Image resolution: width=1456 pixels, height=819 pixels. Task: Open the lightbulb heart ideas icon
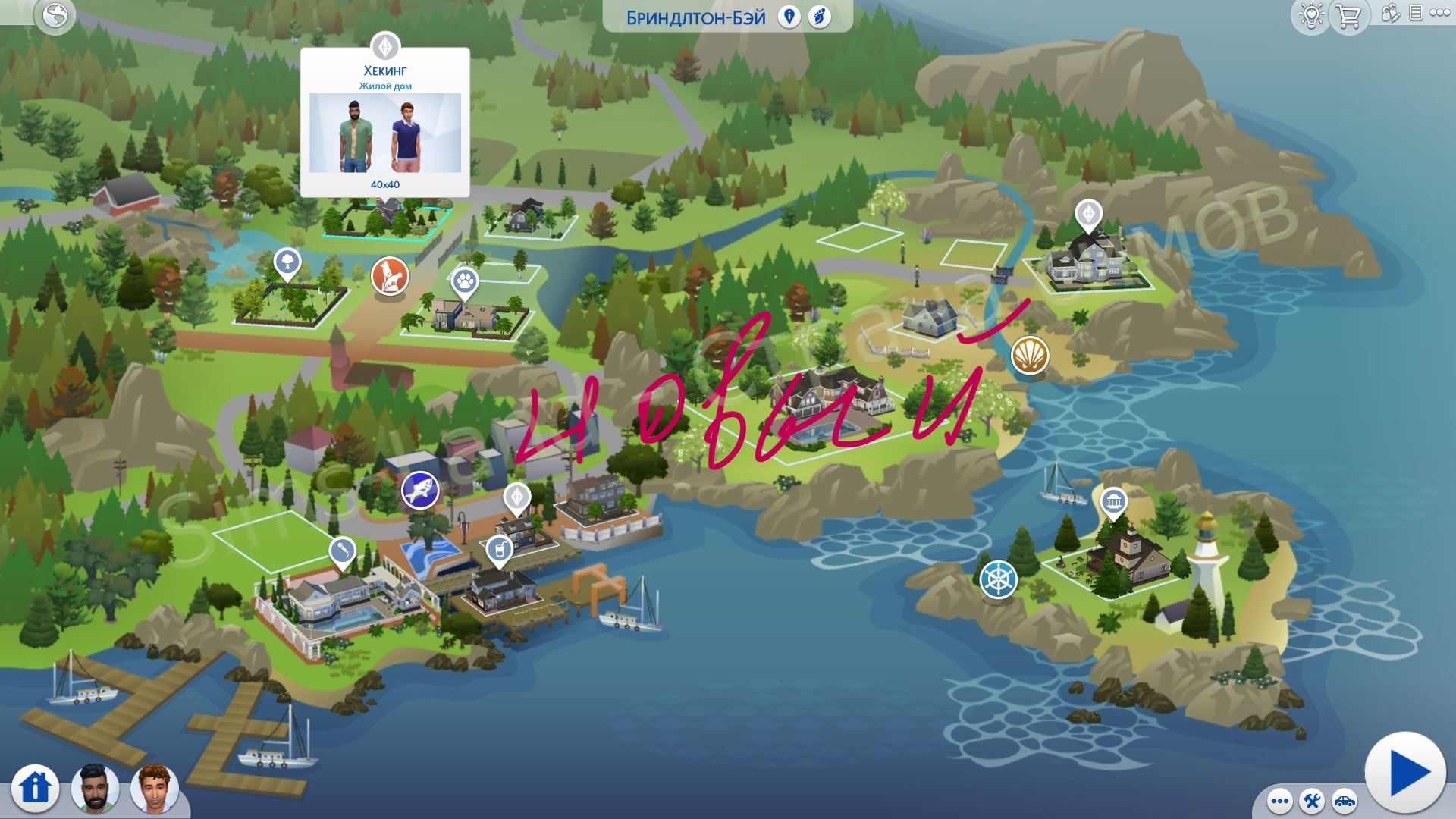(x=1311, y=16)
